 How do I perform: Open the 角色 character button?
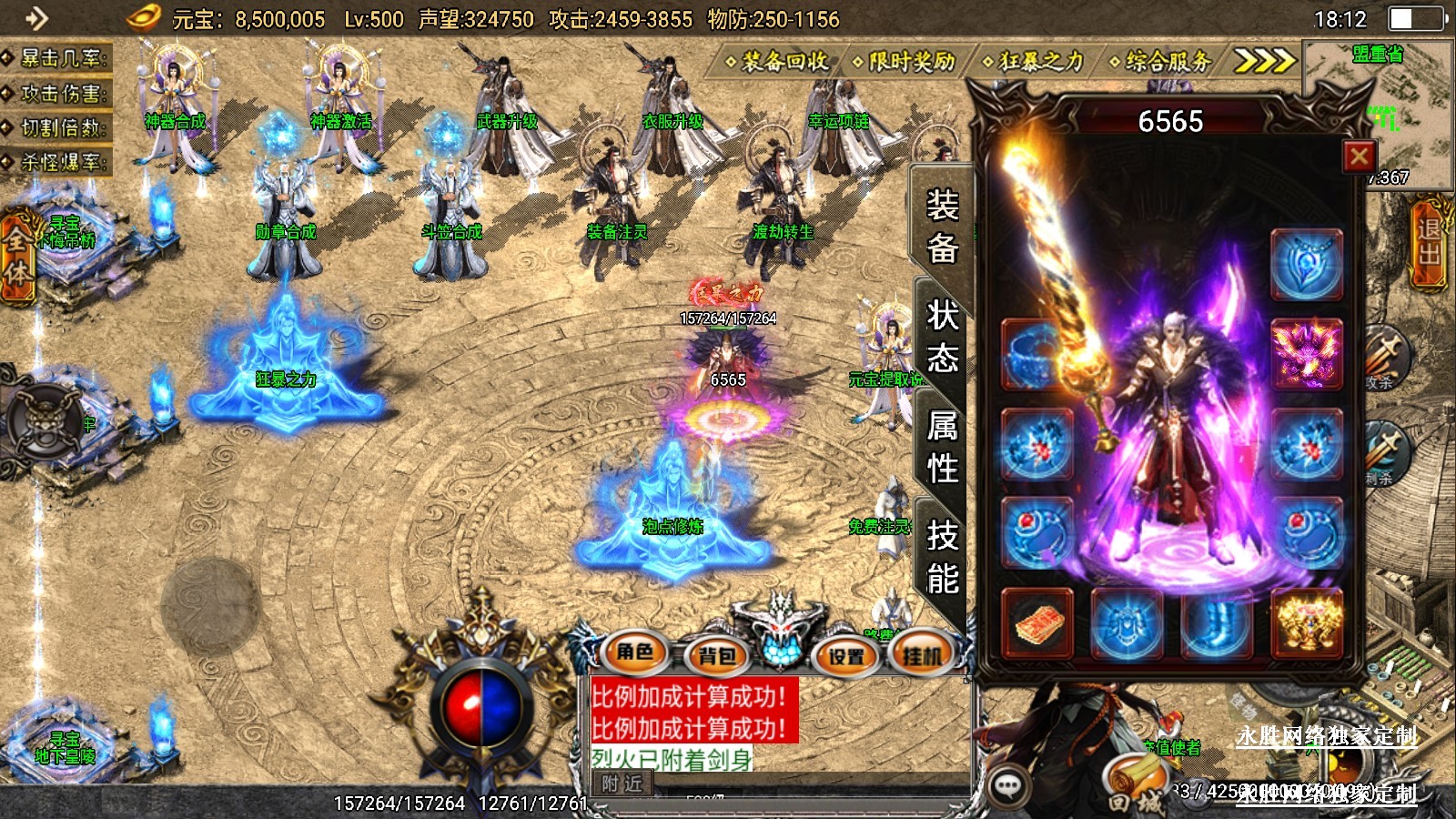635,652
